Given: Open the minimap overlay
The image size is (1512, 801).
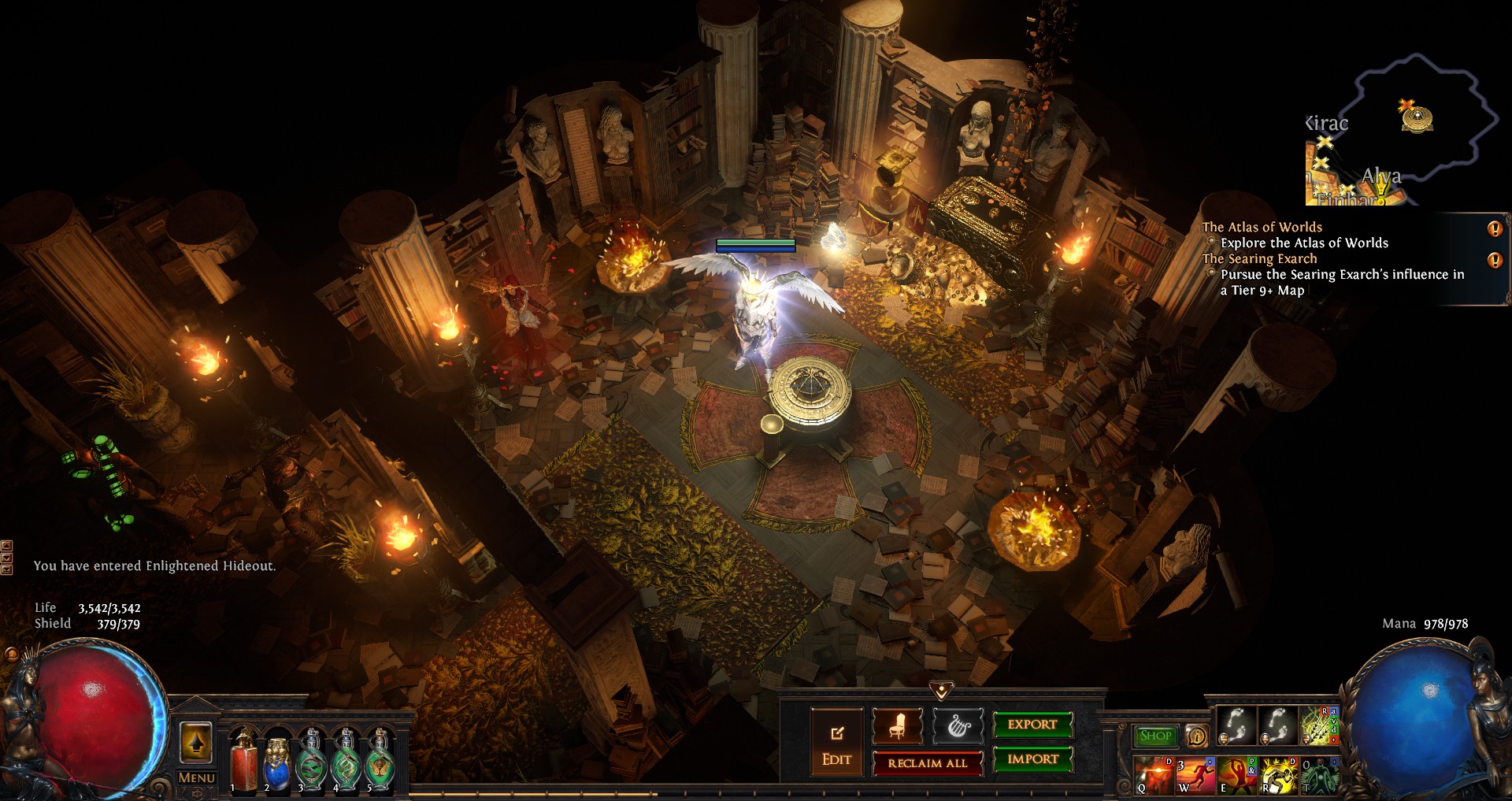Looking at the screenshot, I should pyautogui.click(x=1402, y=130).
